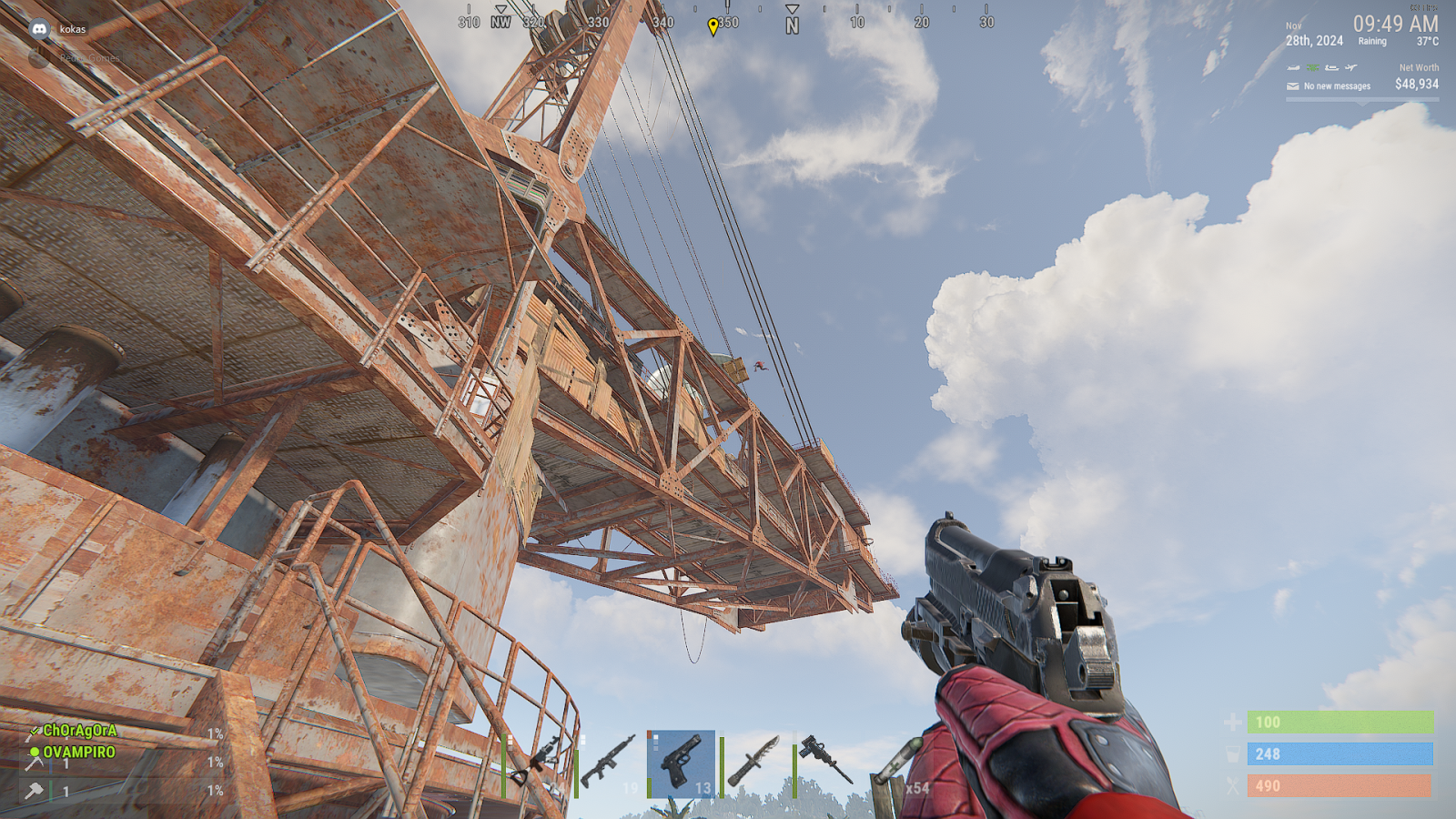Select the submachine gun beside the syringe
This screenshot has height=819, width=1456.
click(x=826, y=763)
